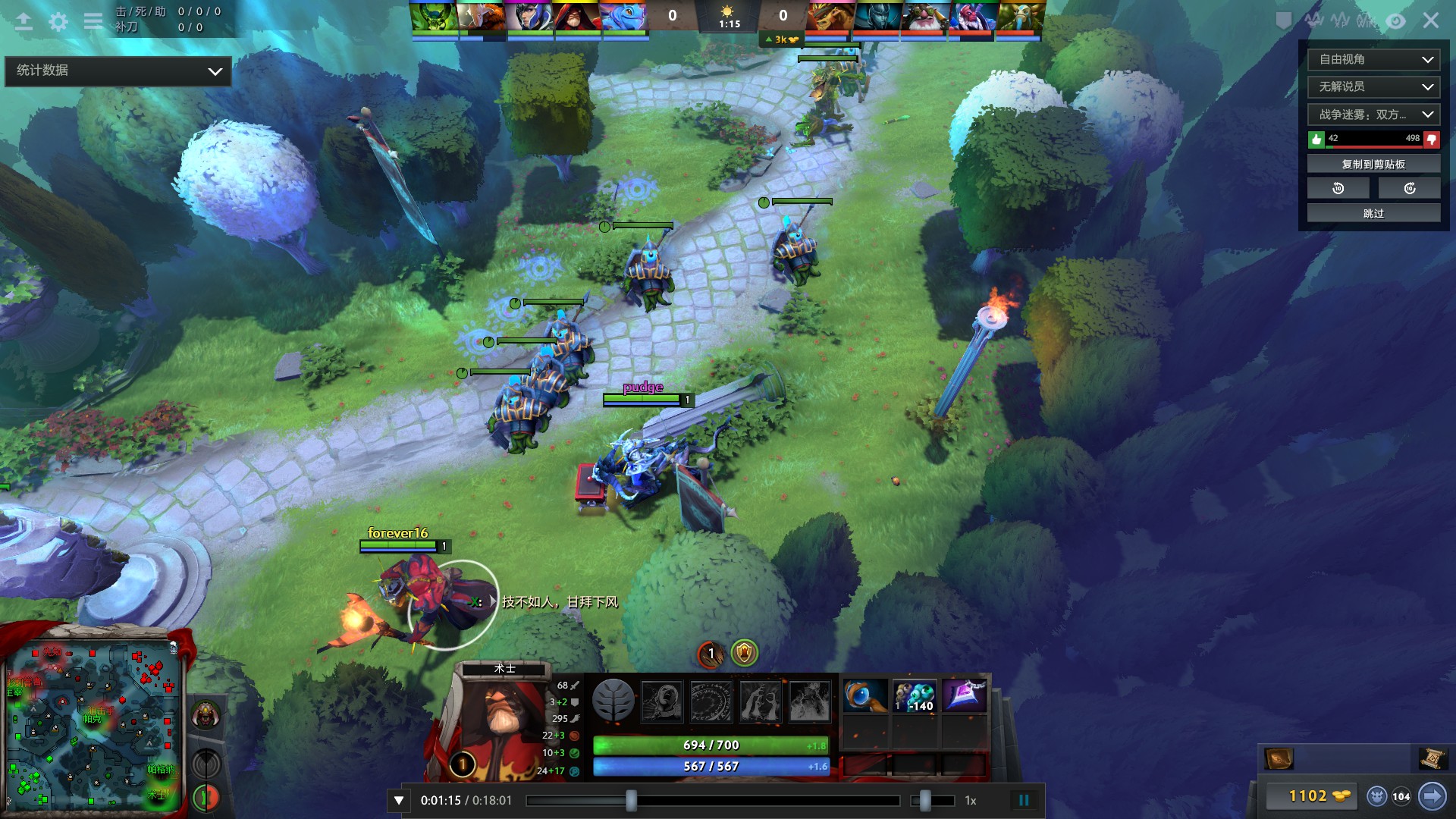Open the 自由视角 camera mode dropdown
Screen dimensions: 1456x819
click(1373, 59)
